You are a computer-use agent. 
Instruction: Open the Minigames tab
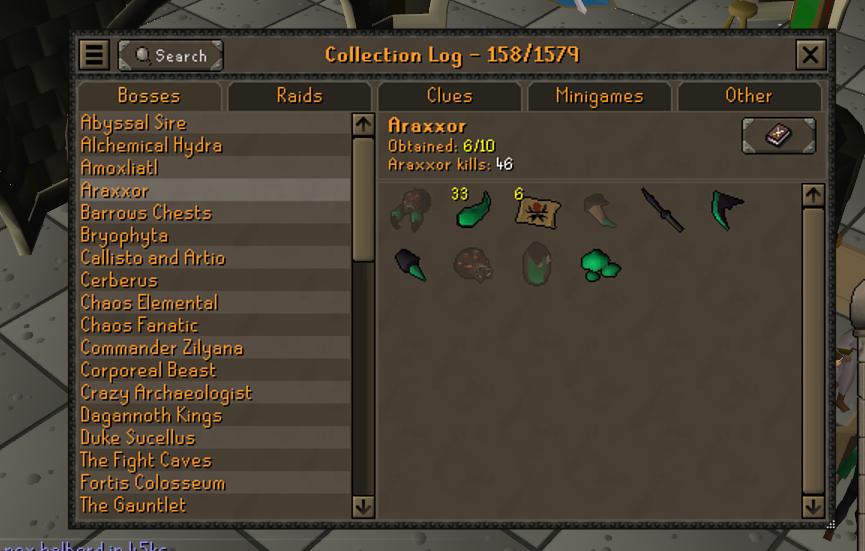coord(599,96)
